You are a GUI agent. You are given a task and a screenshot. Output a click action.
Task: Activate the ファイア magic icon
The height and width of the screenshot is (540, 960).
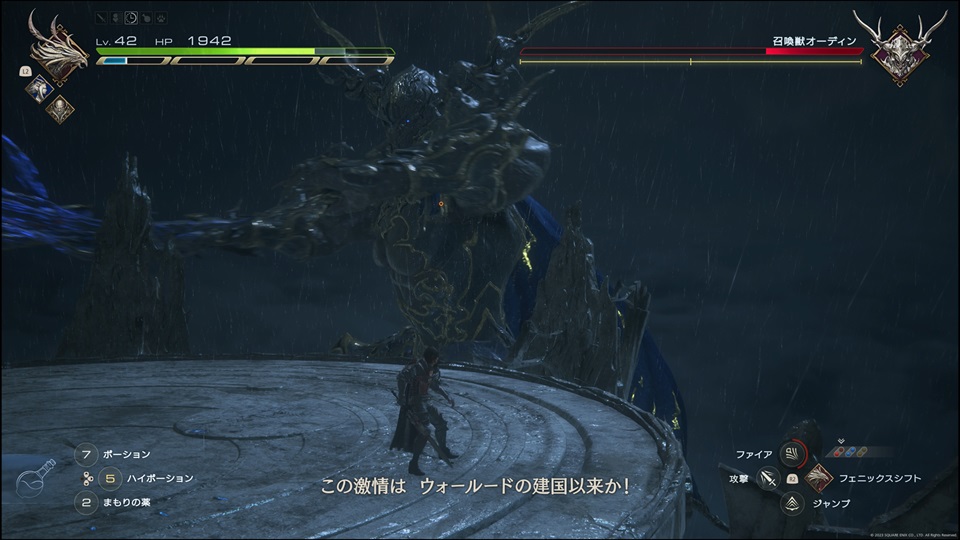(792, 455)
